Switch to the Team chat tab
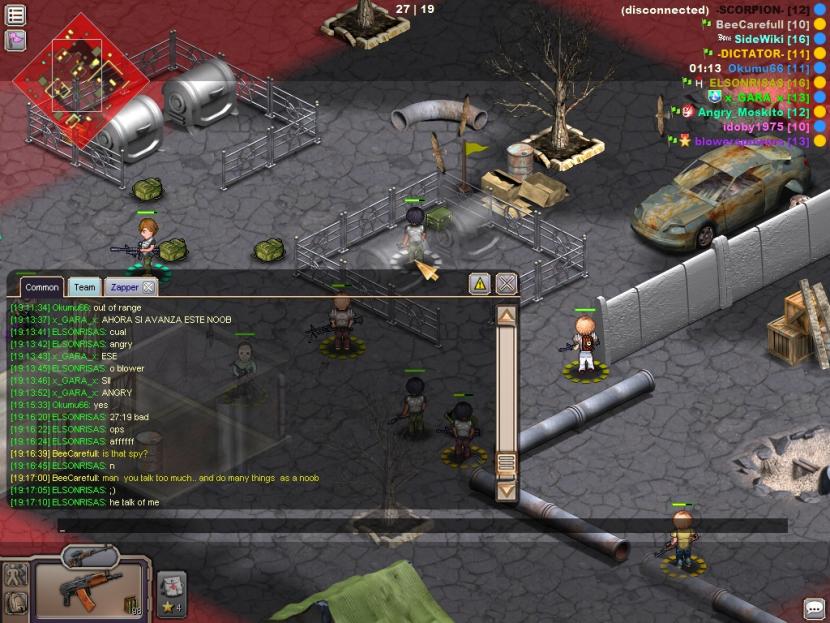This screenshot has width=830, height=623. pos(85,287)
